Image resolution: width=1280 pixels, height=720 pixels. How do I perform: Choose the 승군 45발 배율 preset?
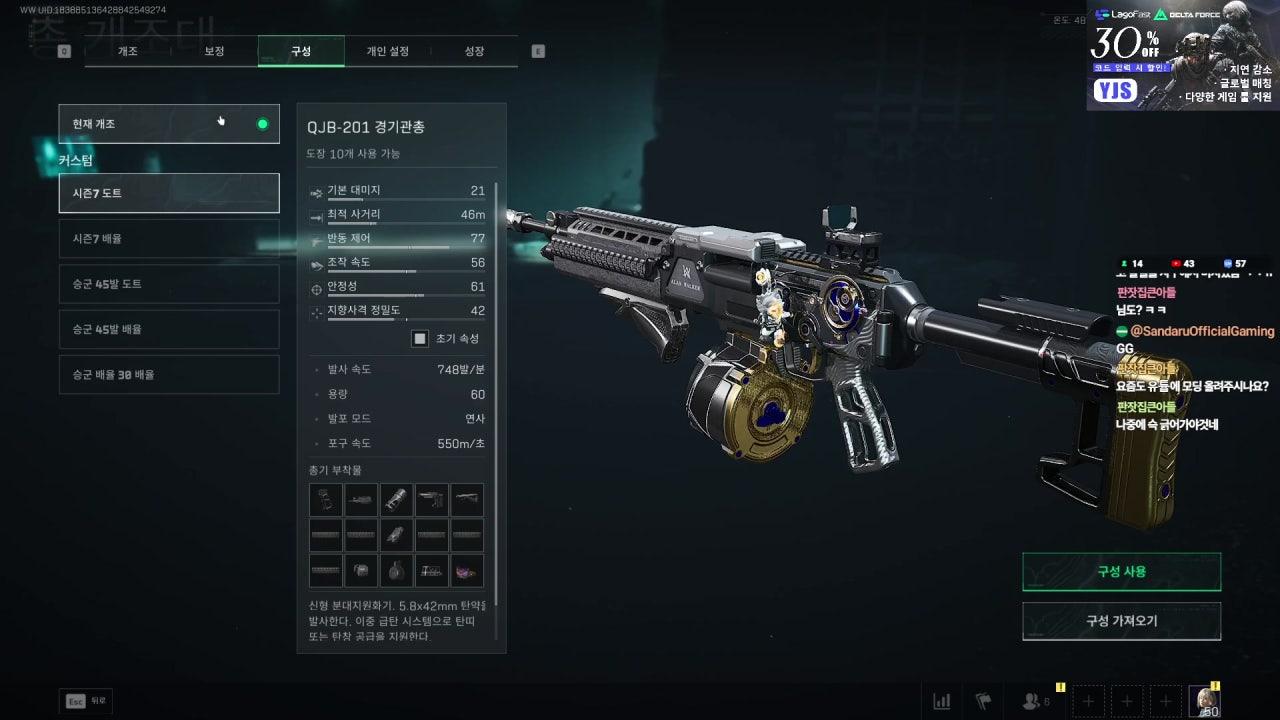click(168, 329)
